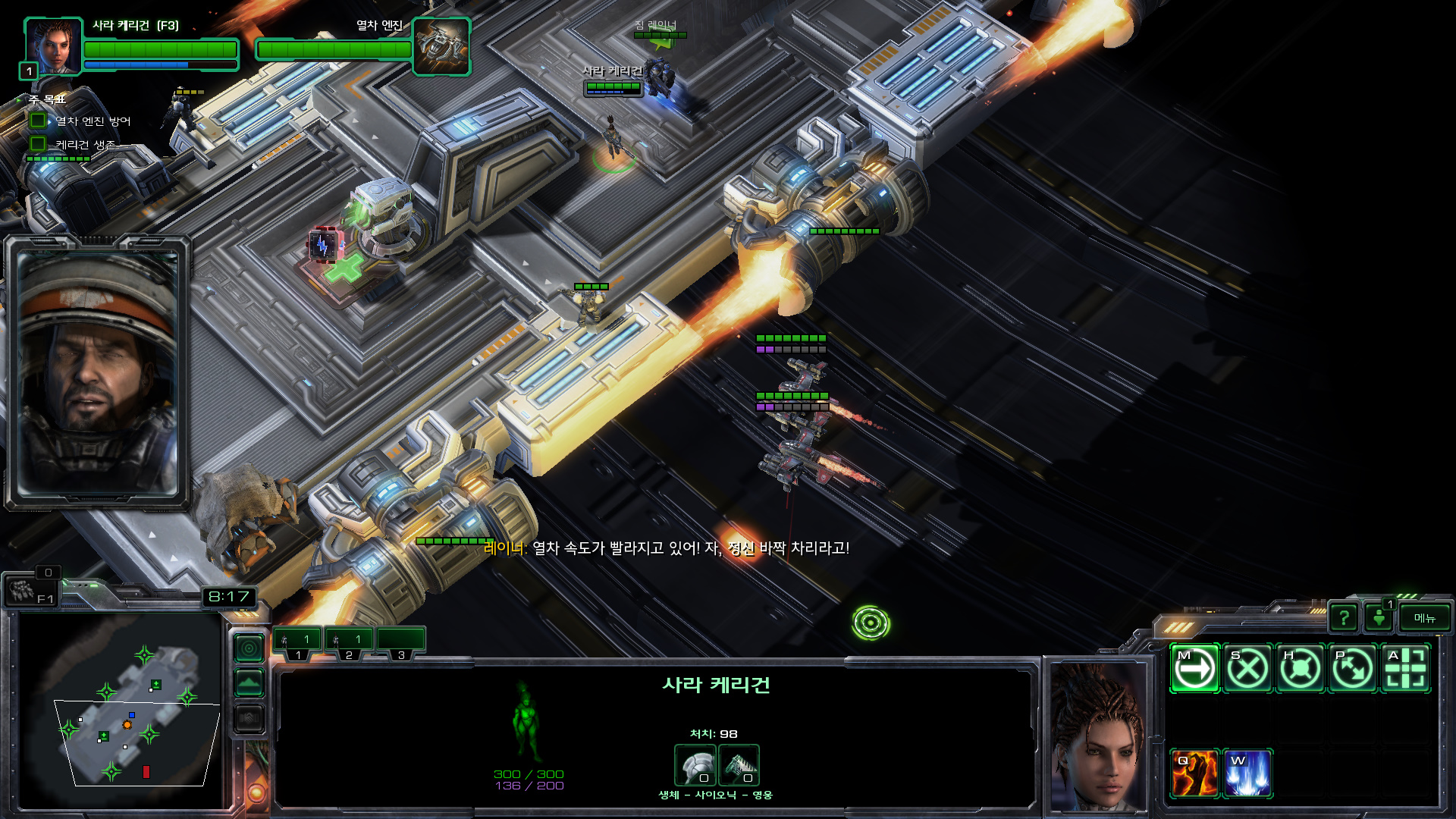
Task: Select the Attack command icon
Action: 1406,669
